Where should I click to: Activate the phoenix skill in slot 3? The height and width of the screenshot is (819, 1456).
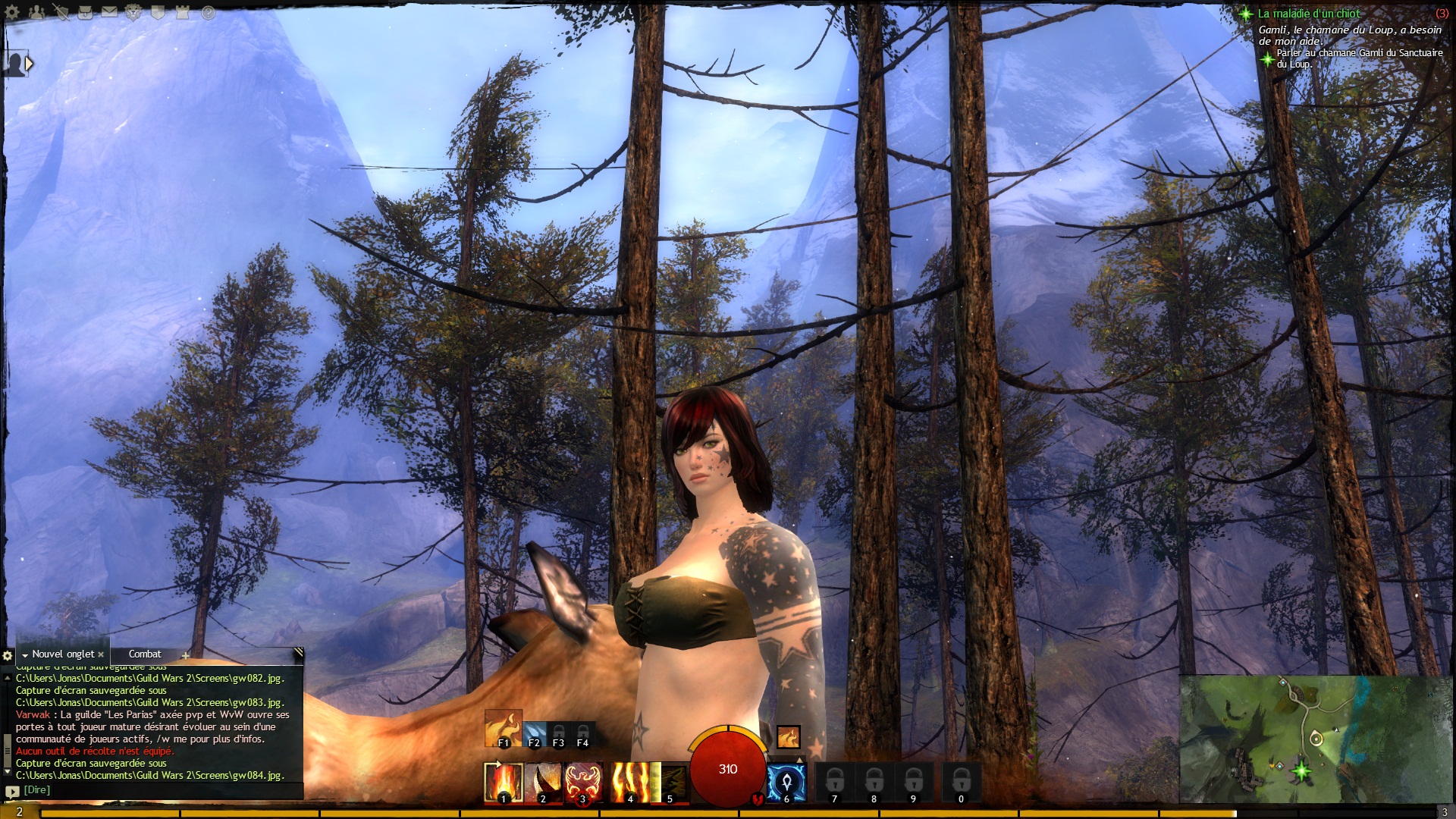582,783
